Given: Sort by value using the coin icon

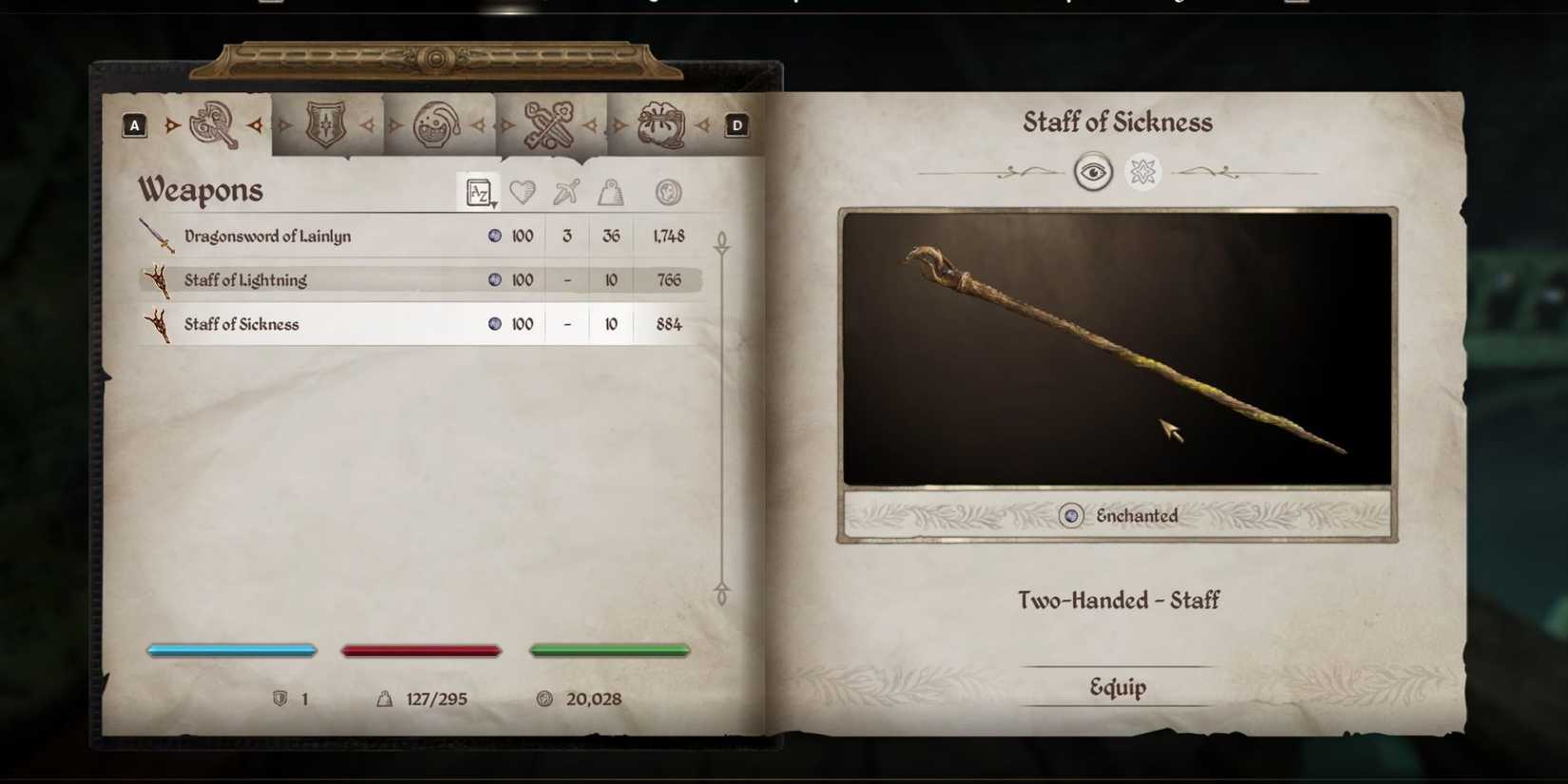Looking at the screenshot, I should (x=668, y=191).
